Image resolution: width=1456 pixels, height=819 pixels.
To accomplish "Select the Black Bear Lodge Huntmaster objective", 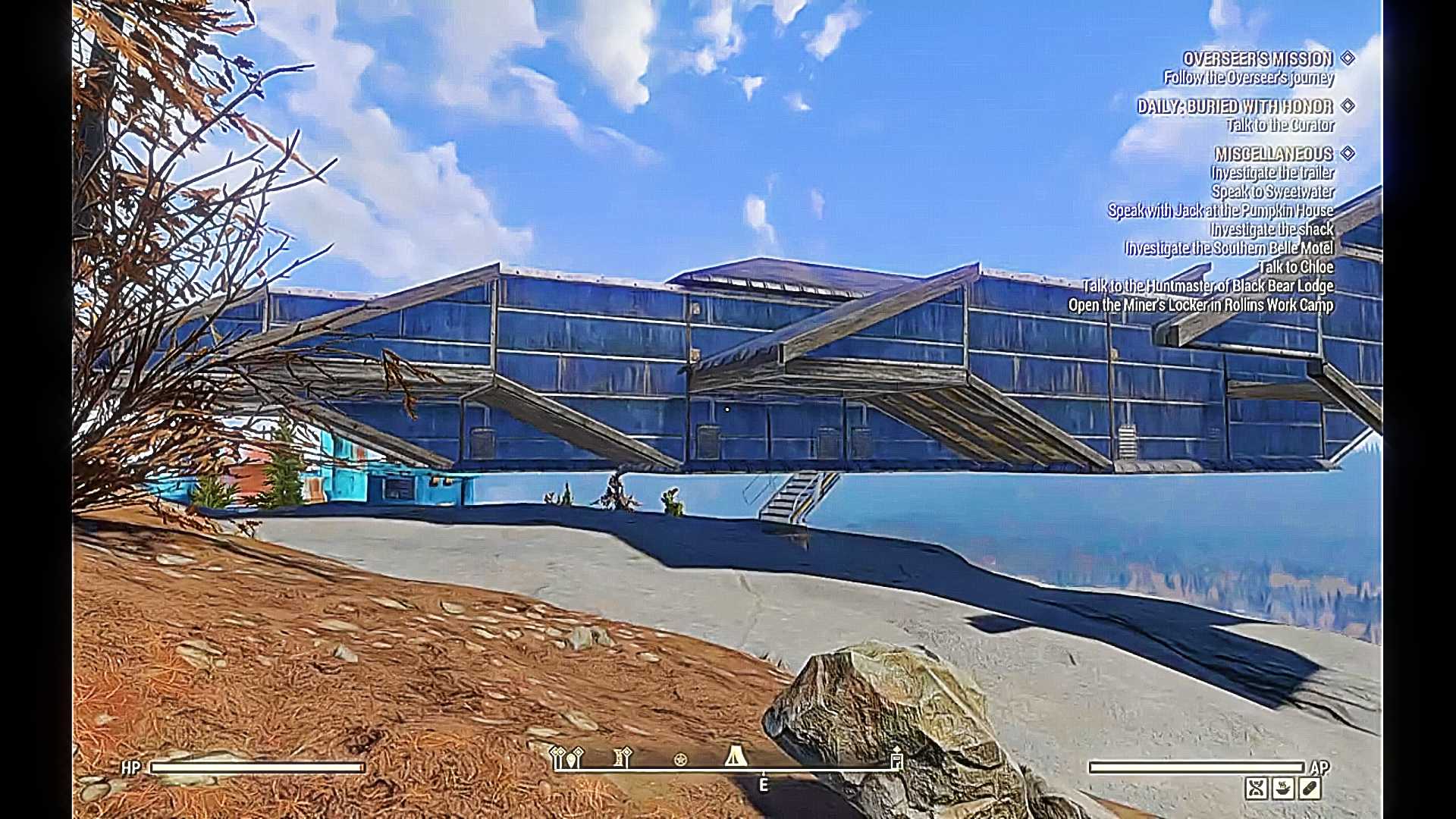I will (x=1207, y=286).
